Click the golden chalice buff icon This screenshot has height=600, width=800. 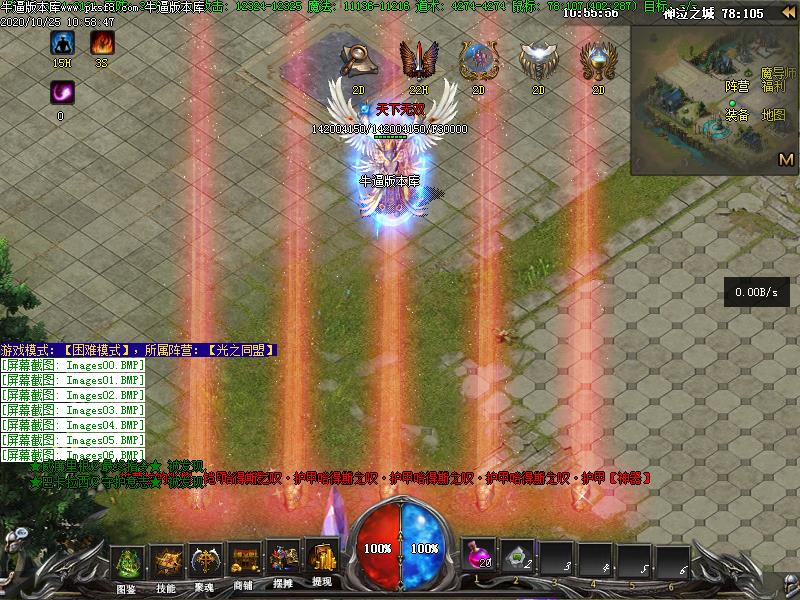598,60
